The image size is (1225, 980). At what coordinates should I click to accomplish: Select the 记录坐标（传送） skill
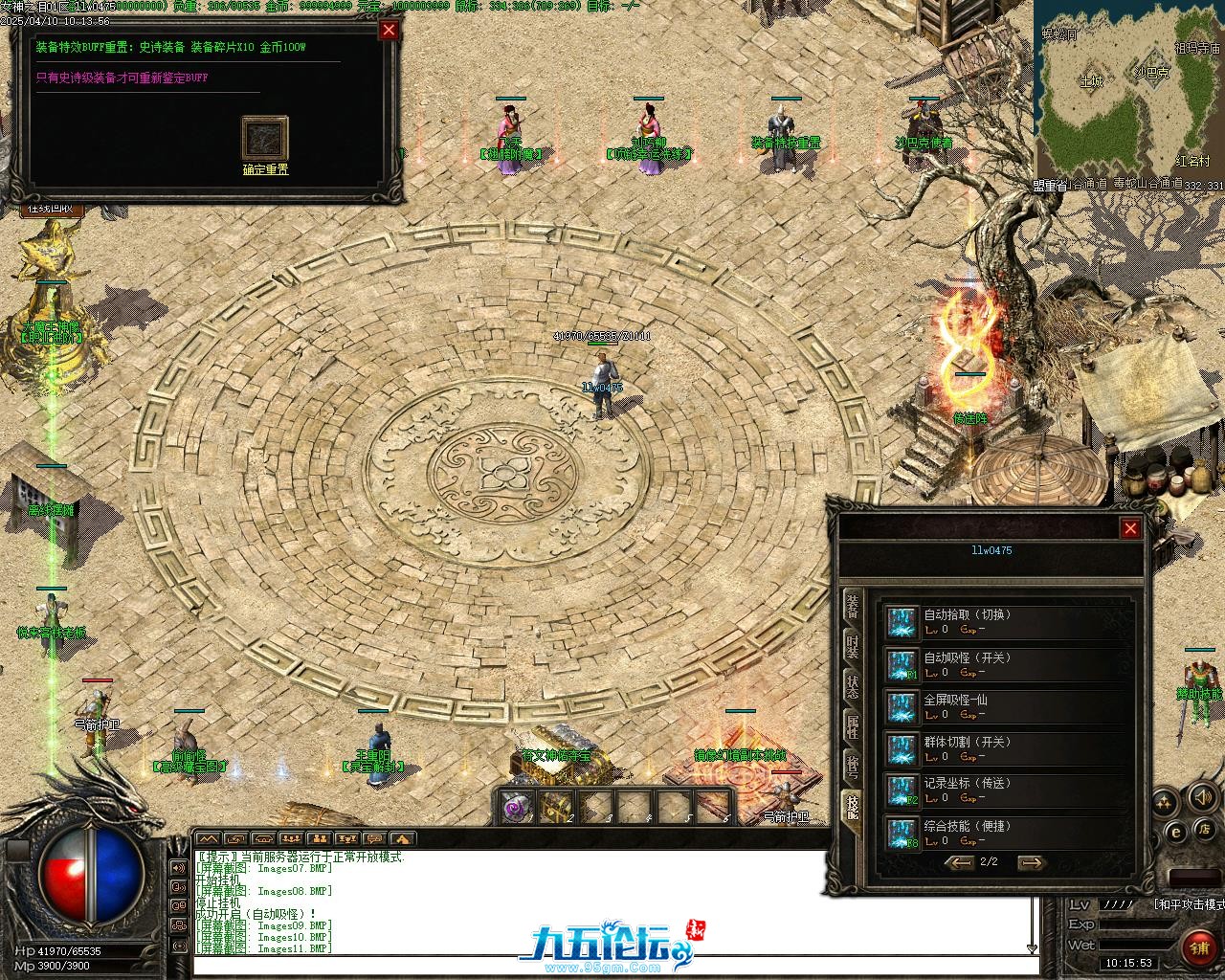pos(902,791)
